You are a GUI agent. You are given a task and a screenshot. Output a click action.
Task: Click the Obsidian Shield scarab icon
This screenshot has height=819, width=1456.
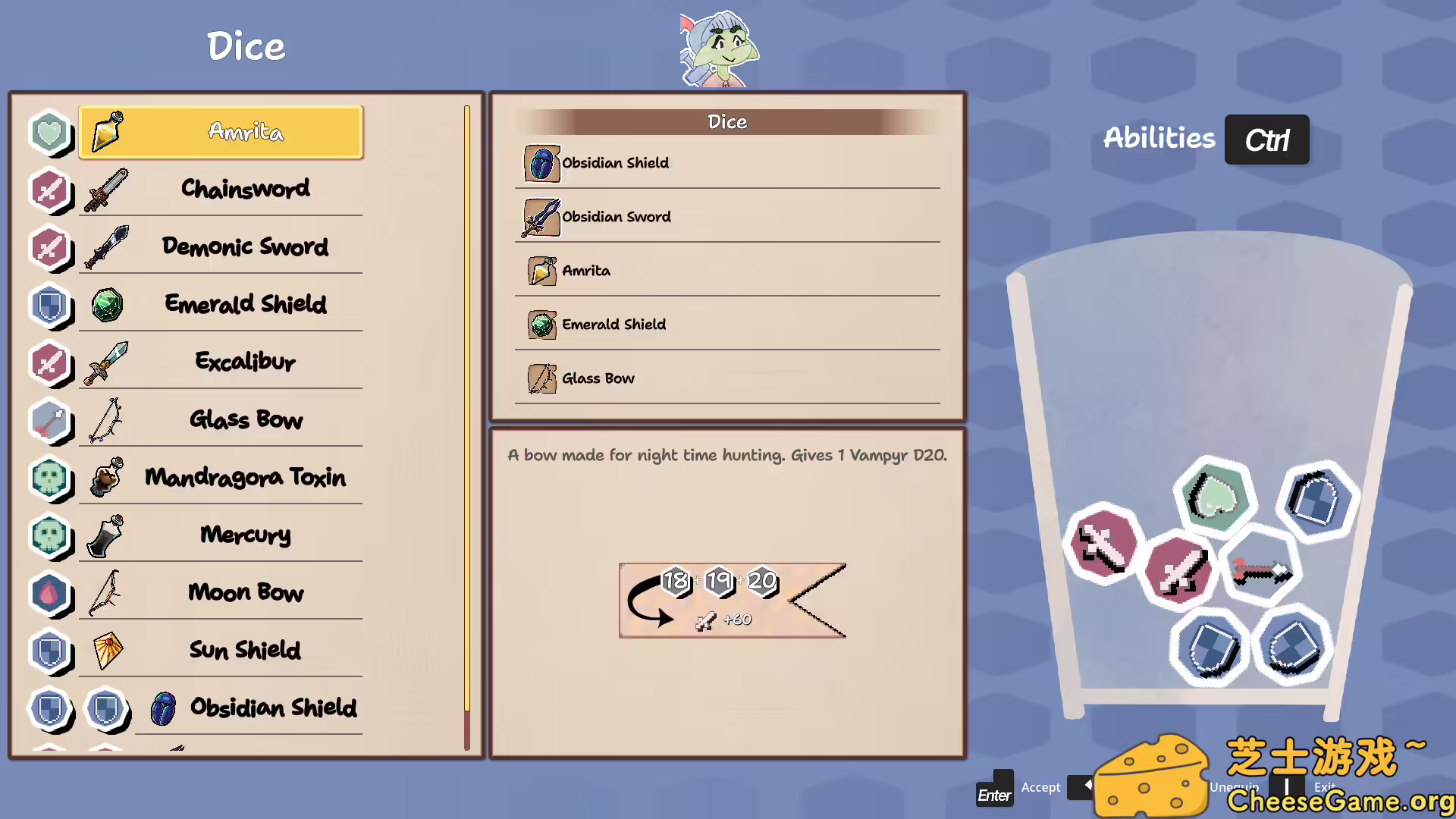pos(163,708)
